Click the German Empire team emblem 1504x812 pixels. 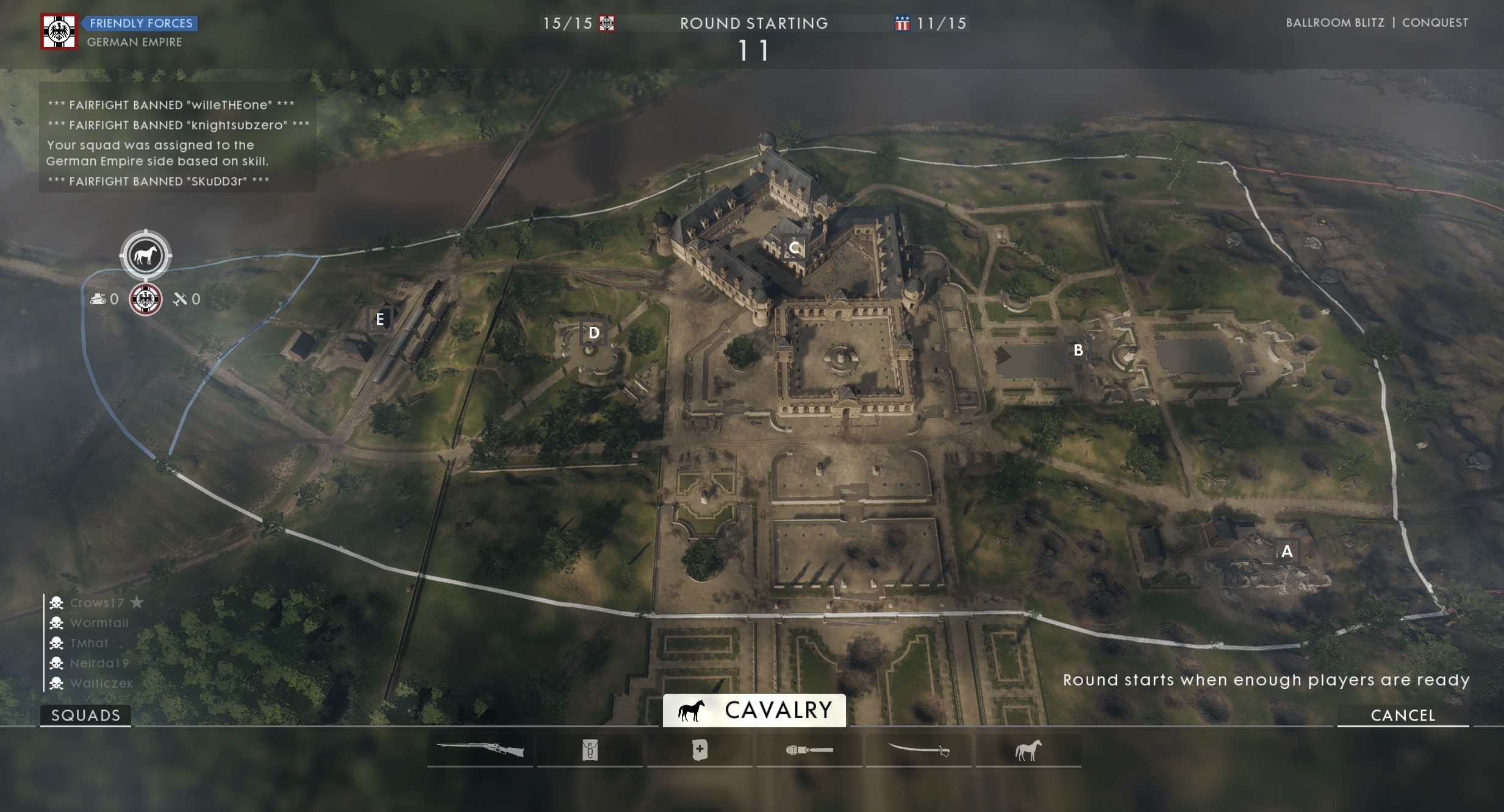click(59, 32)
